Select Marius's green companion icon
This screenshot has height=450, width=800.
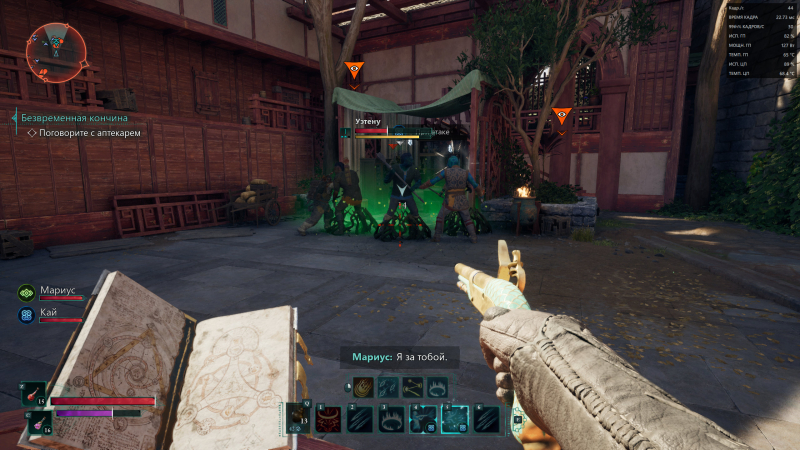27,293
